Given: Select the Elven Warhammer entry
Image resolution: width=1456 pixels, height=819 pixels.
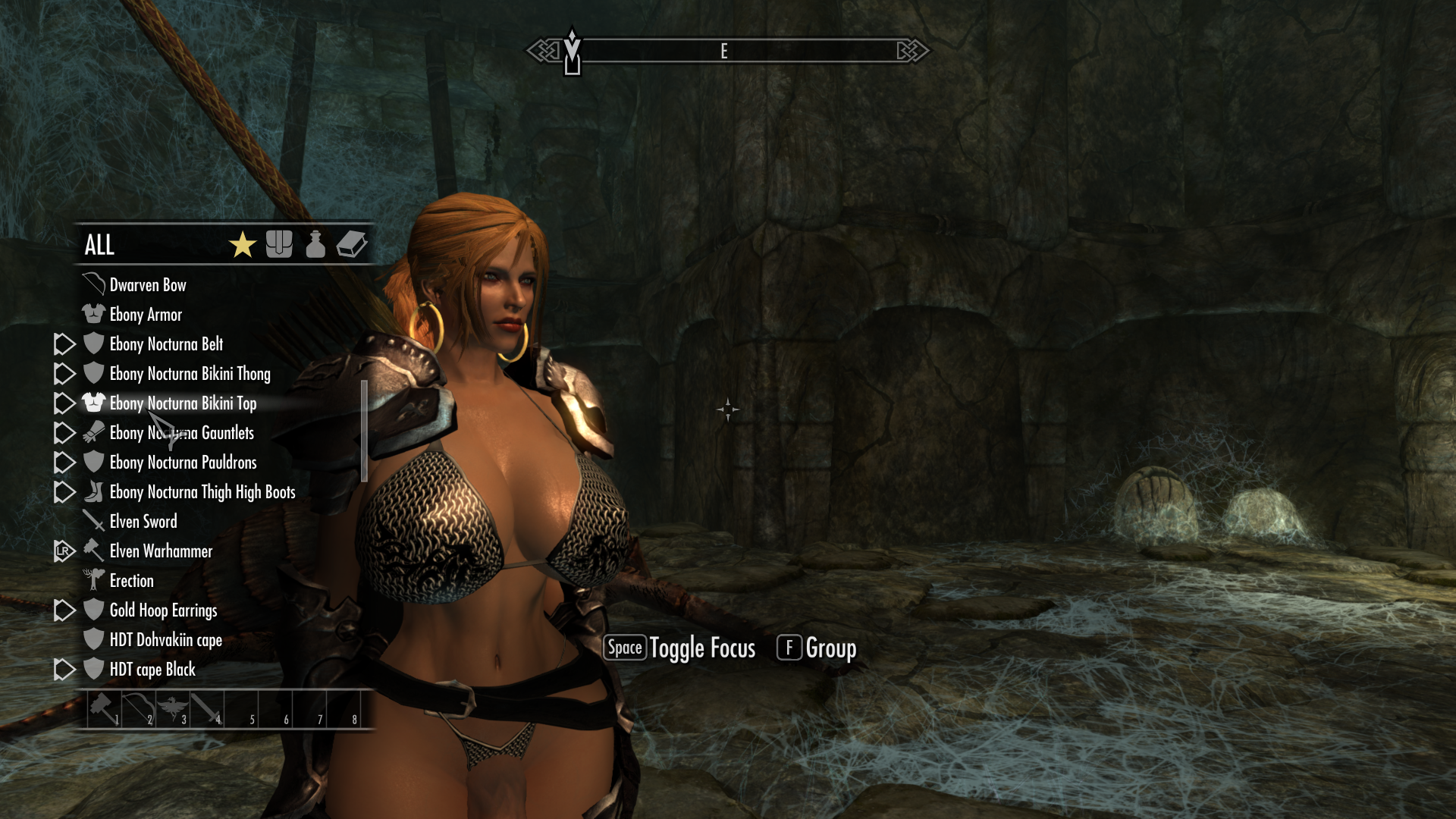Looking at the screenshot, I should pos(161,551).
